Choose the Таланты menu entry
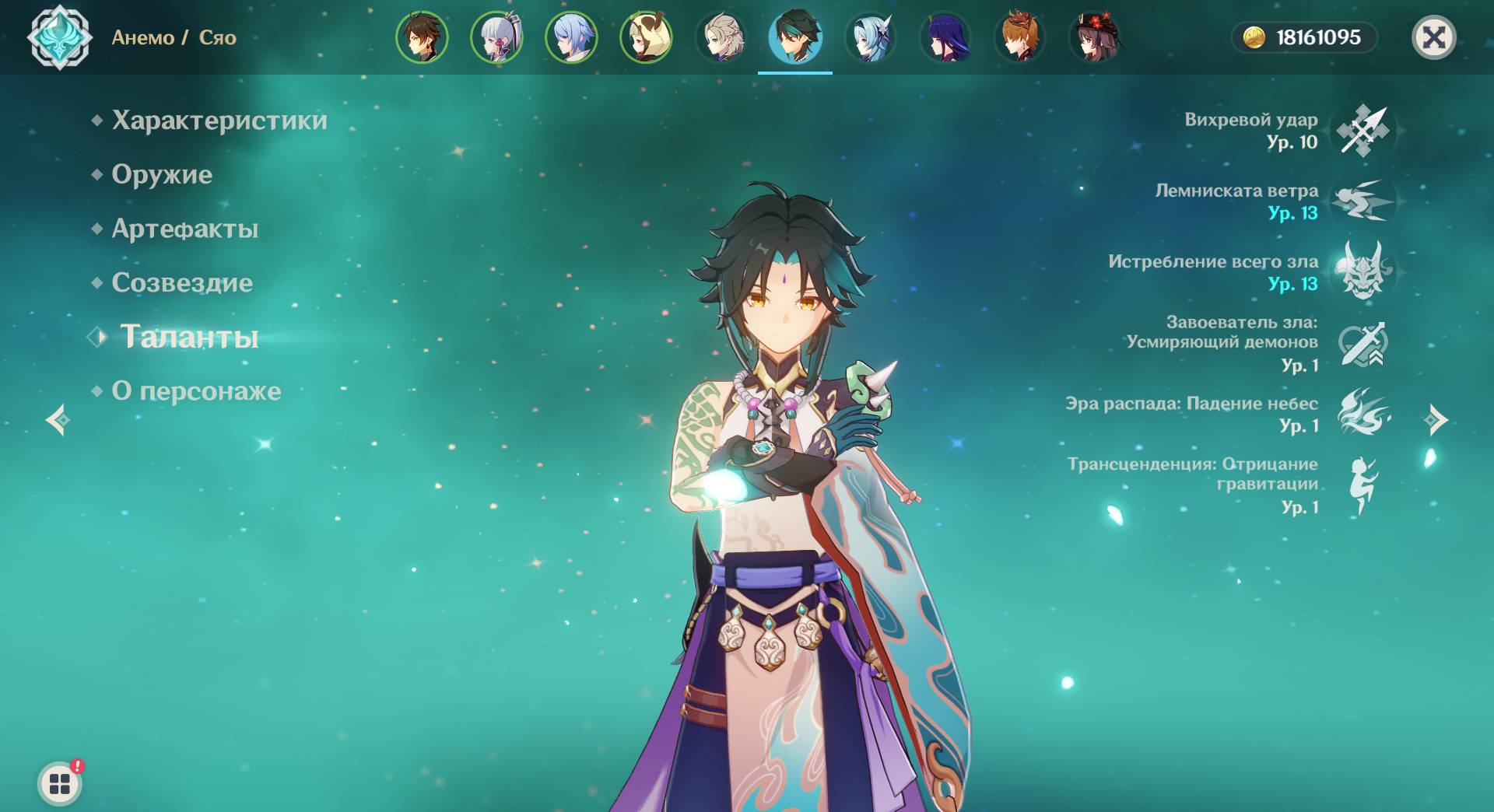Screen dimensions: 1494x812 pos(189,337)
